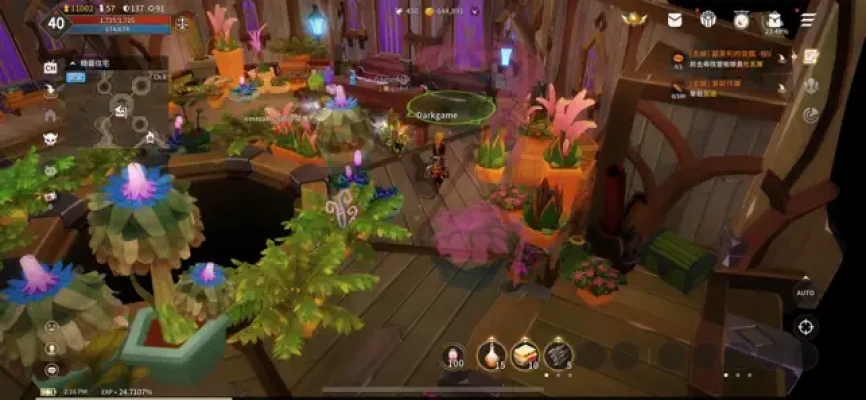Open the quest notes icon
This screenshot has width=866, height=400.
point(812,56)
